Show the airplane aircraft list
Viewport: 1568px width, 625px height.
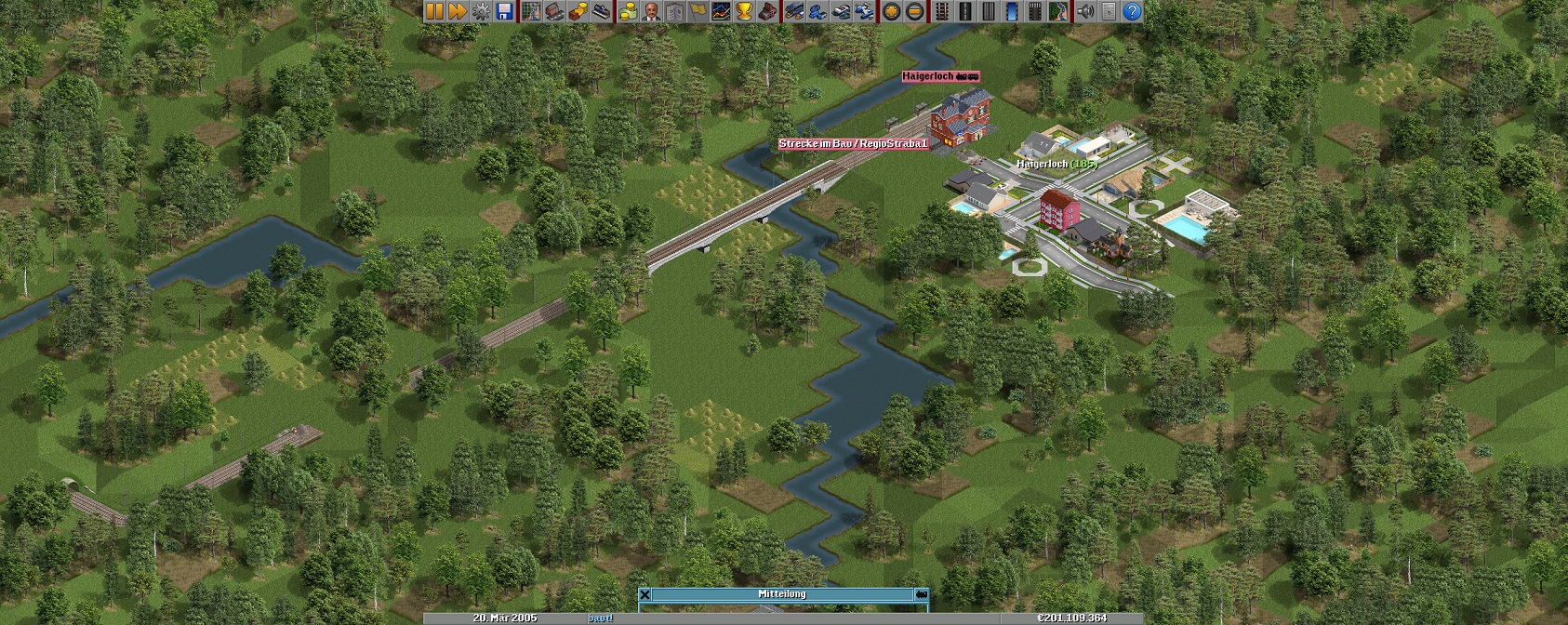coord(864,11)
